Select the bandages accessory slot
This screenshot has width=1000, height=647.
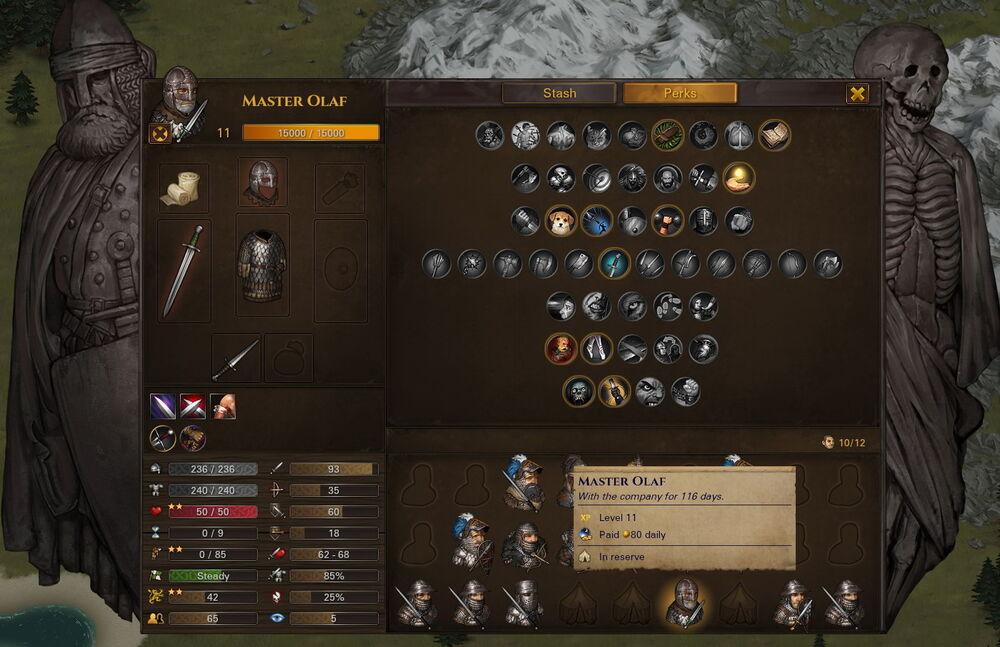point(183,188)
